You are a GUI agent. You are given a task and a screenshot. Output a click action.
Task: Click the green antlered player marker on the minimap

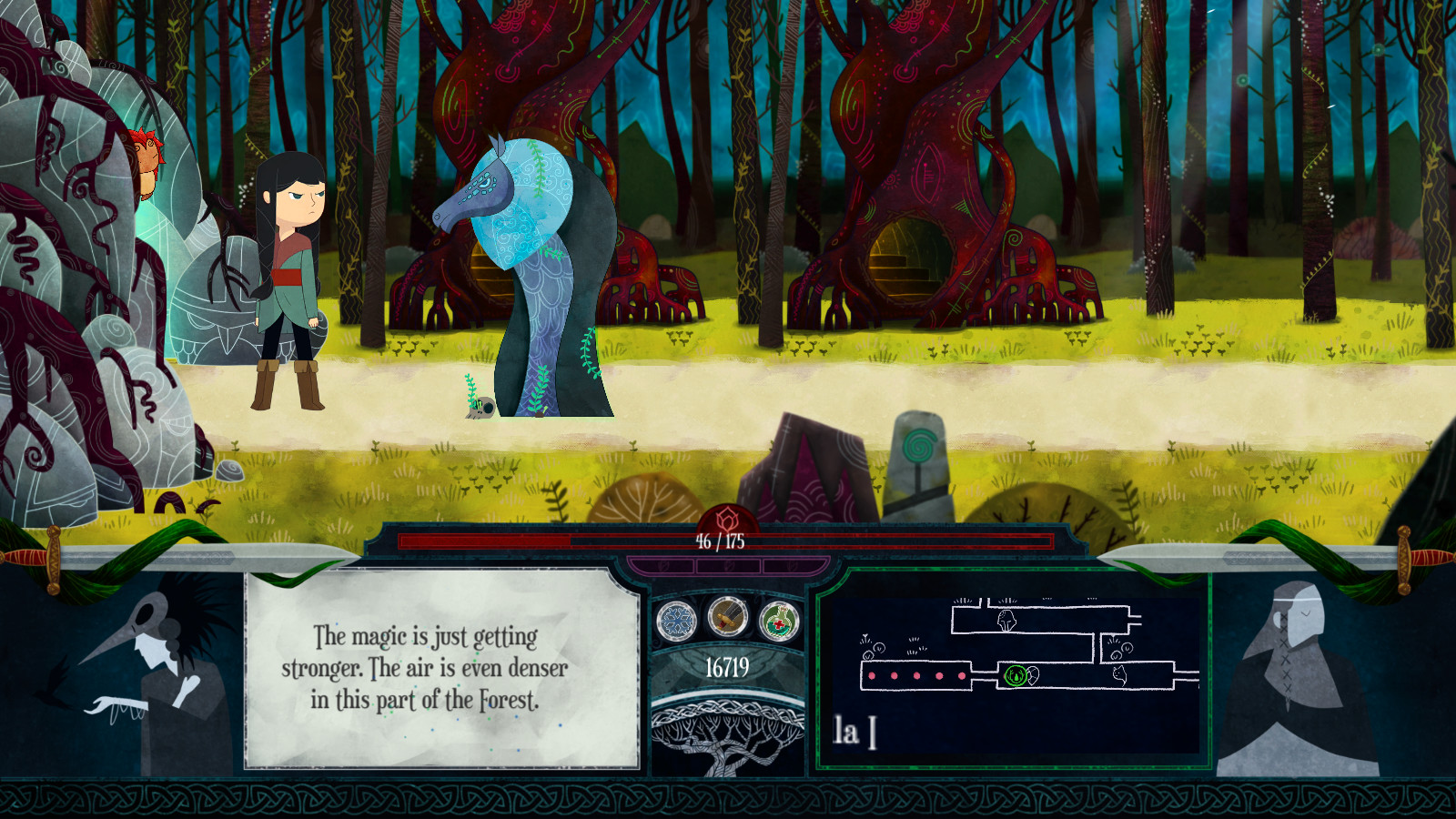tap(1016, 676)
